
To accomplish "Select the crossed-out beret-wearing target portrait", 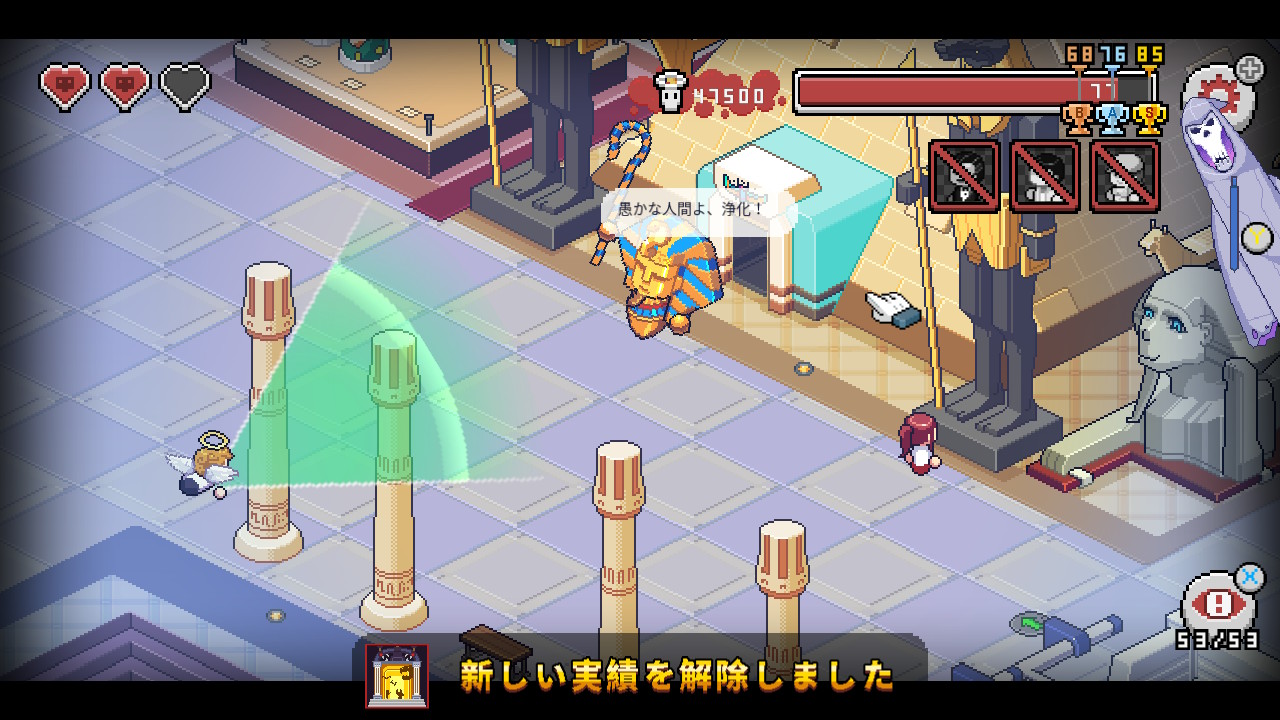I will tap(1125, 176).
